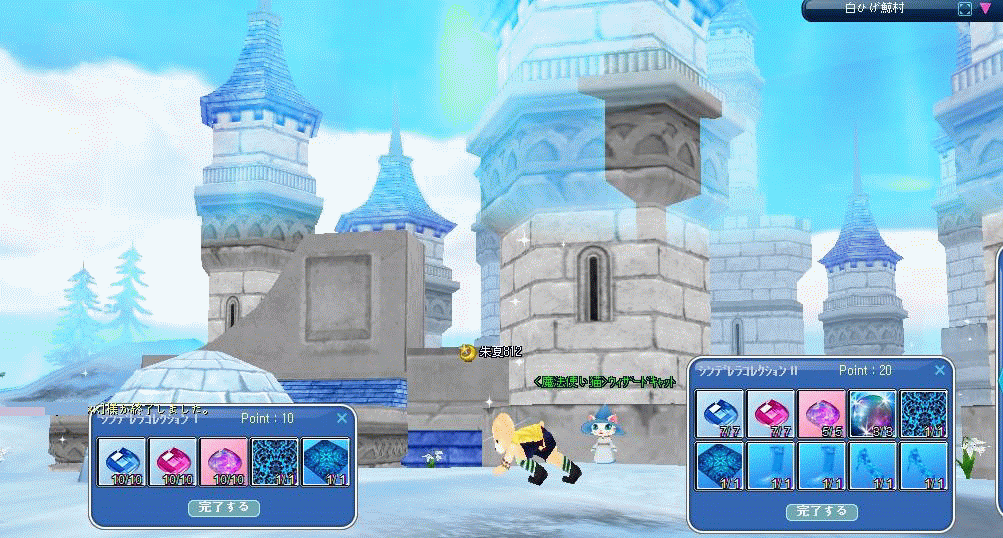This screenshot has width=1003, height=538.
Task: Choose the purple gem showing 5/5
Action: point(822,414)
